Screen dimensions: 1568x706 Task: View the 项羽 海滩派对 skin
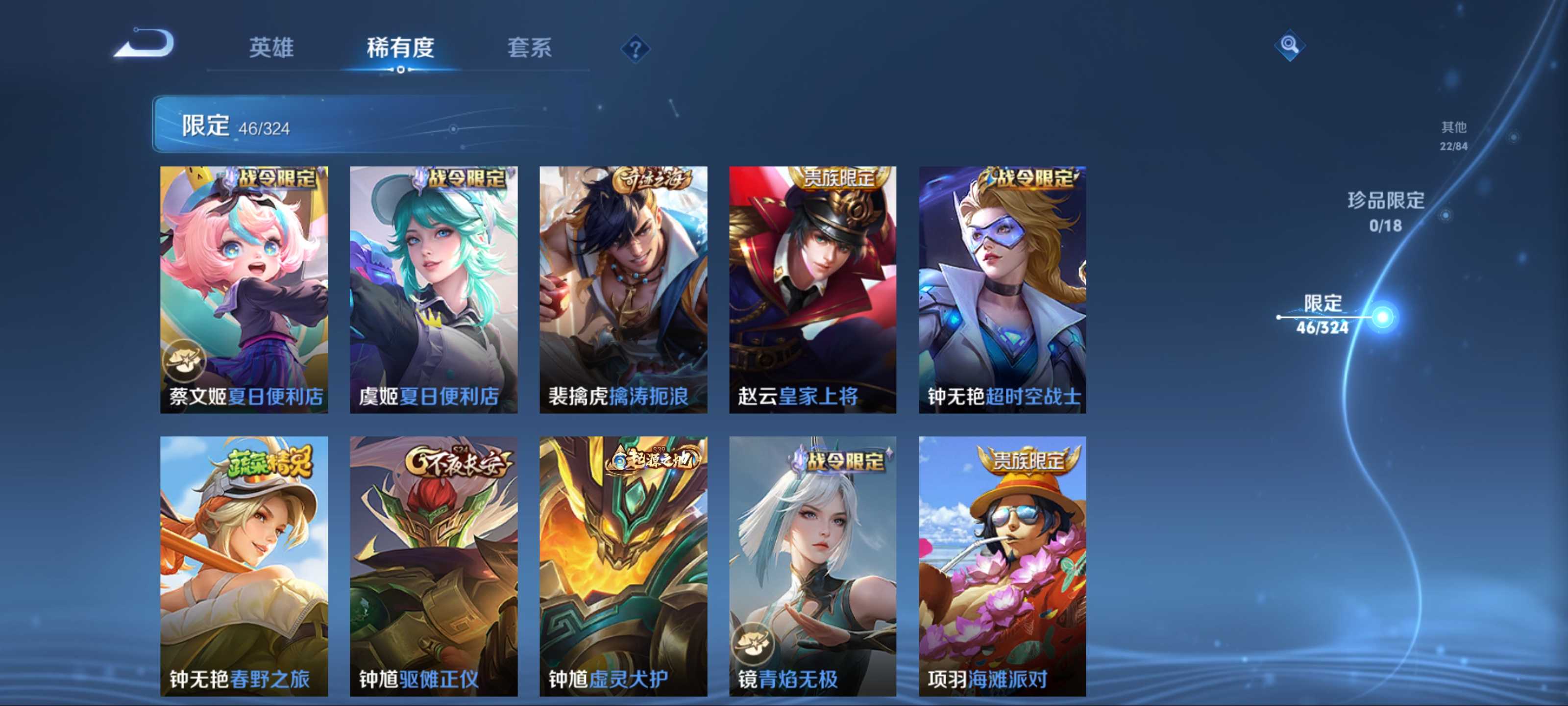[1002, 565]
